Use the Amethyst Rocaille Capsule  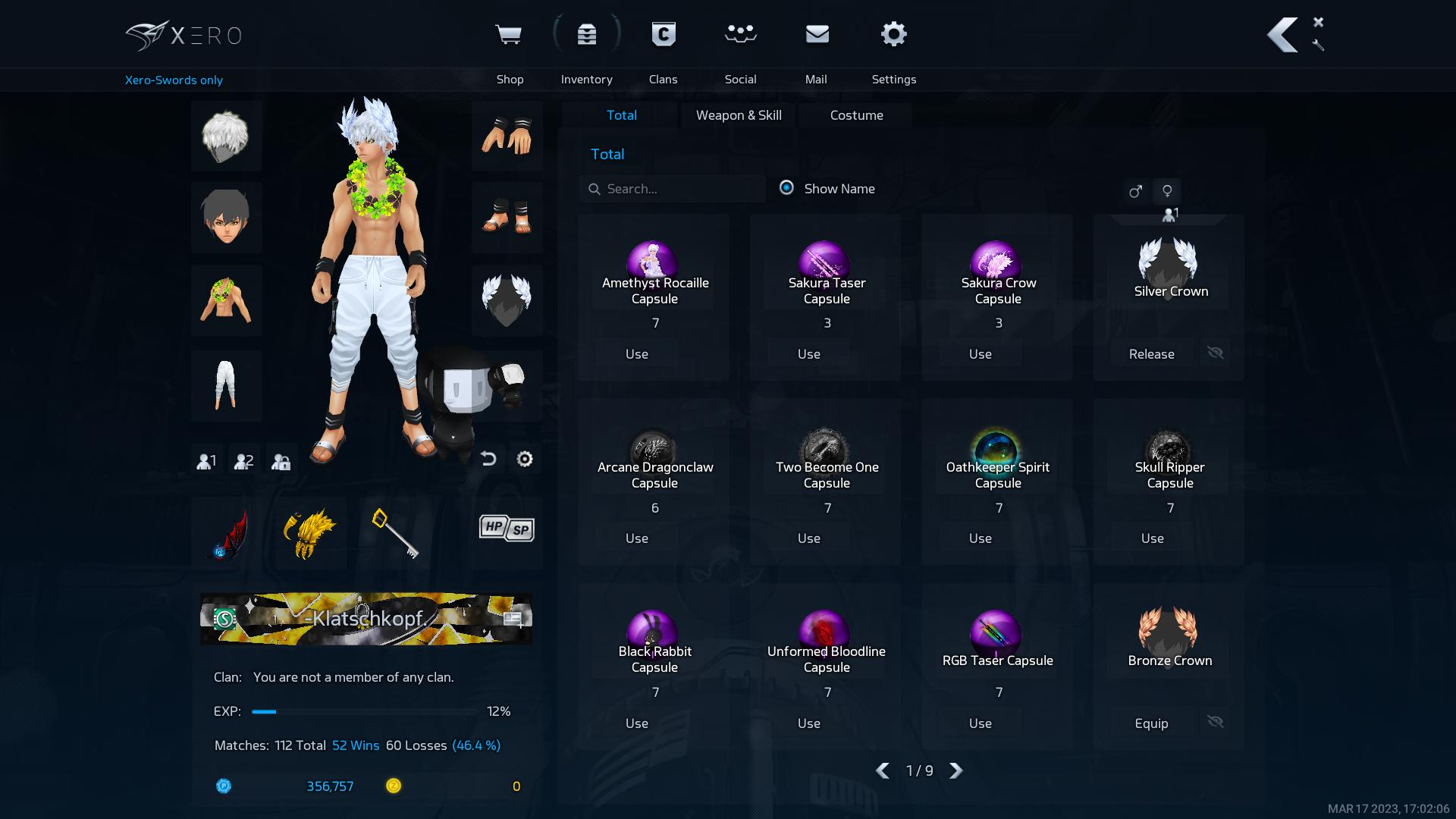pyautogui.click(x=637, y=354)
